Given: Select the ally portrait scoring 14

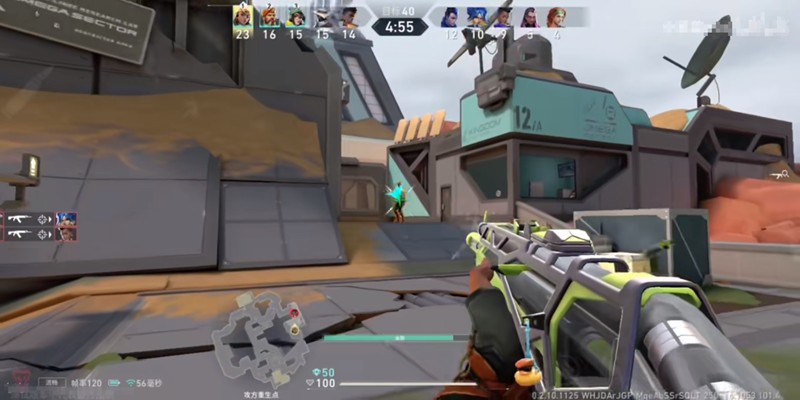Looking at the screenshot, I should 348,16.
